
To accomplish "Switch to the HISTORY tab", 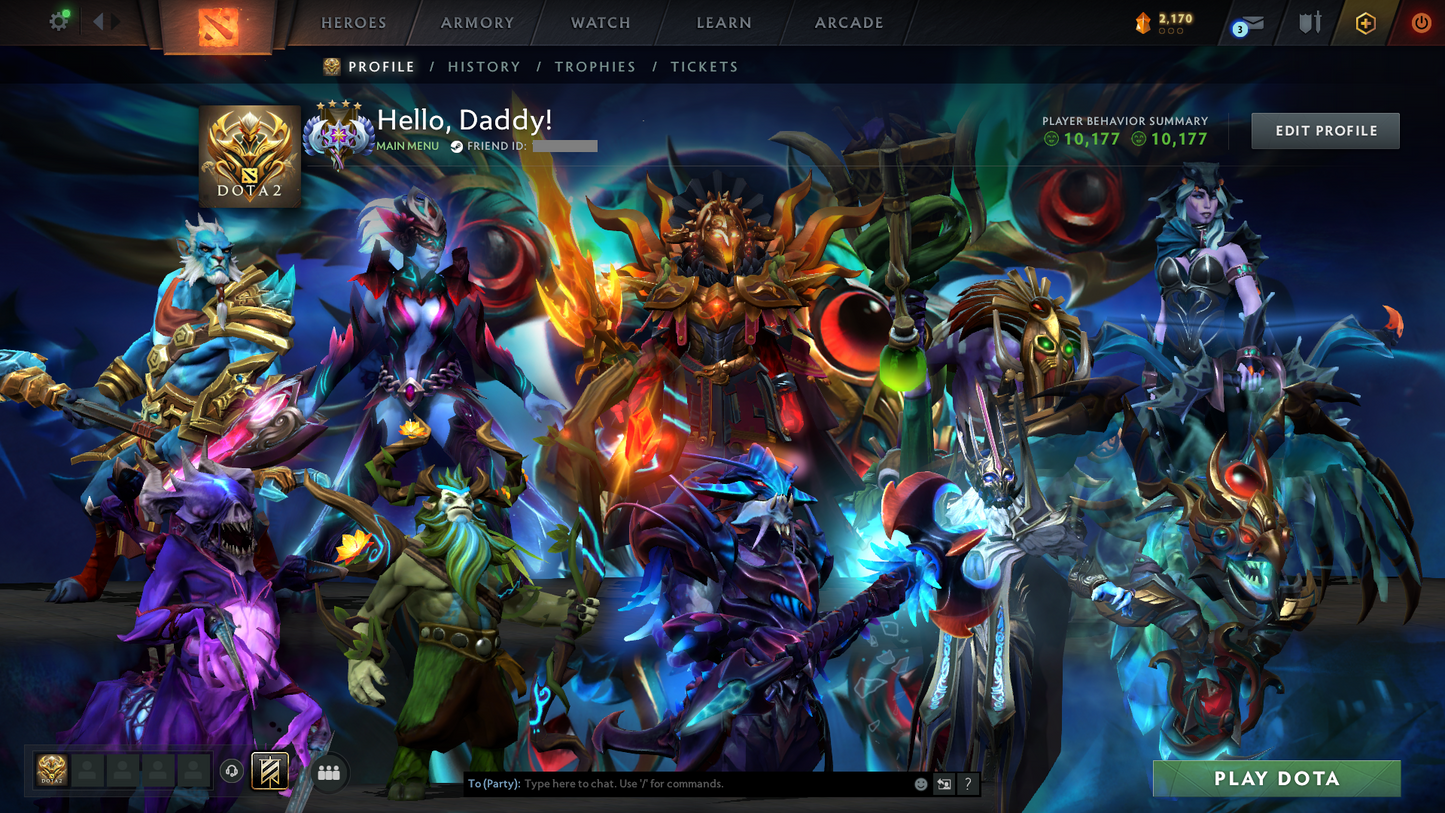I will tap(484, 66).
